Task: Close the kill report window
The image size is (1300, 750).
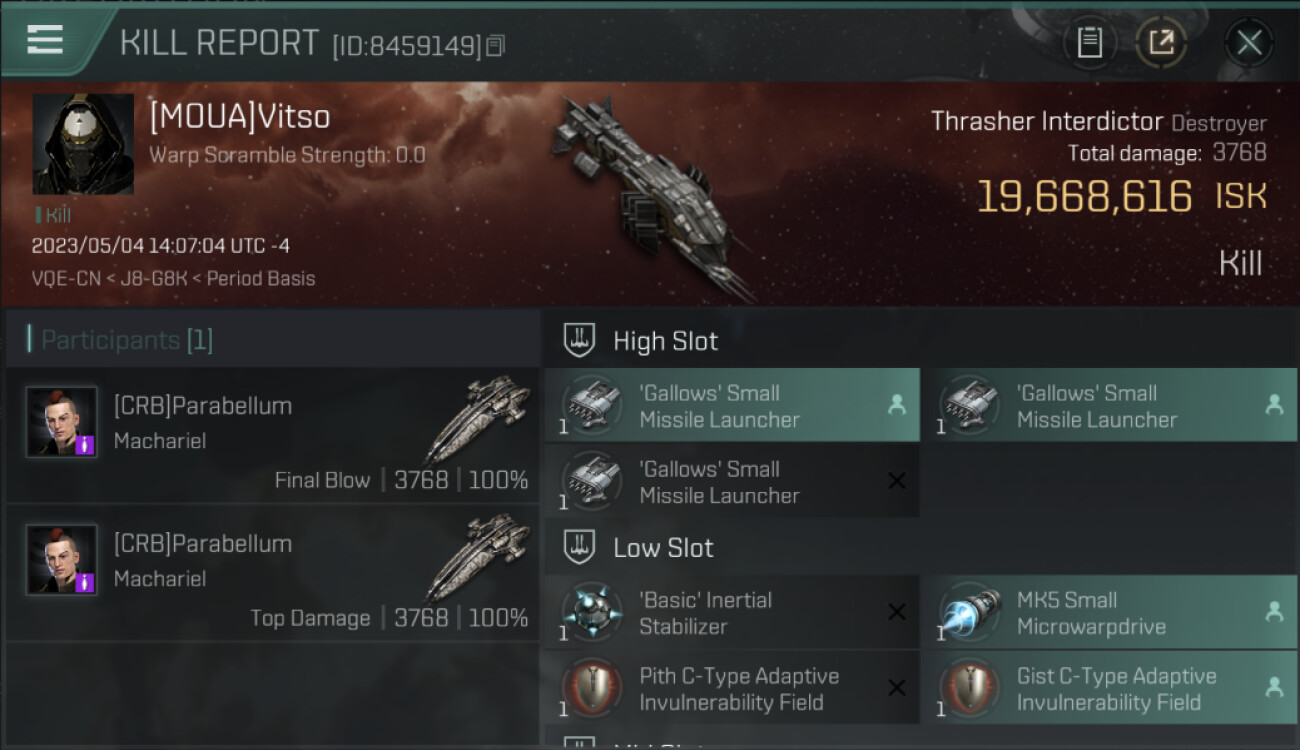Action: 1248,43
